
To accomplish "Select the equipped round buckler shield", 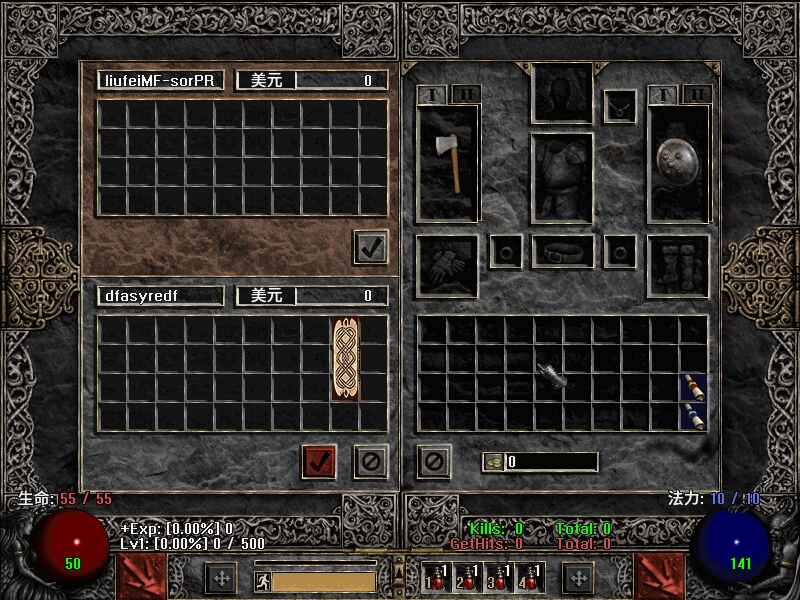I will 678,161.
